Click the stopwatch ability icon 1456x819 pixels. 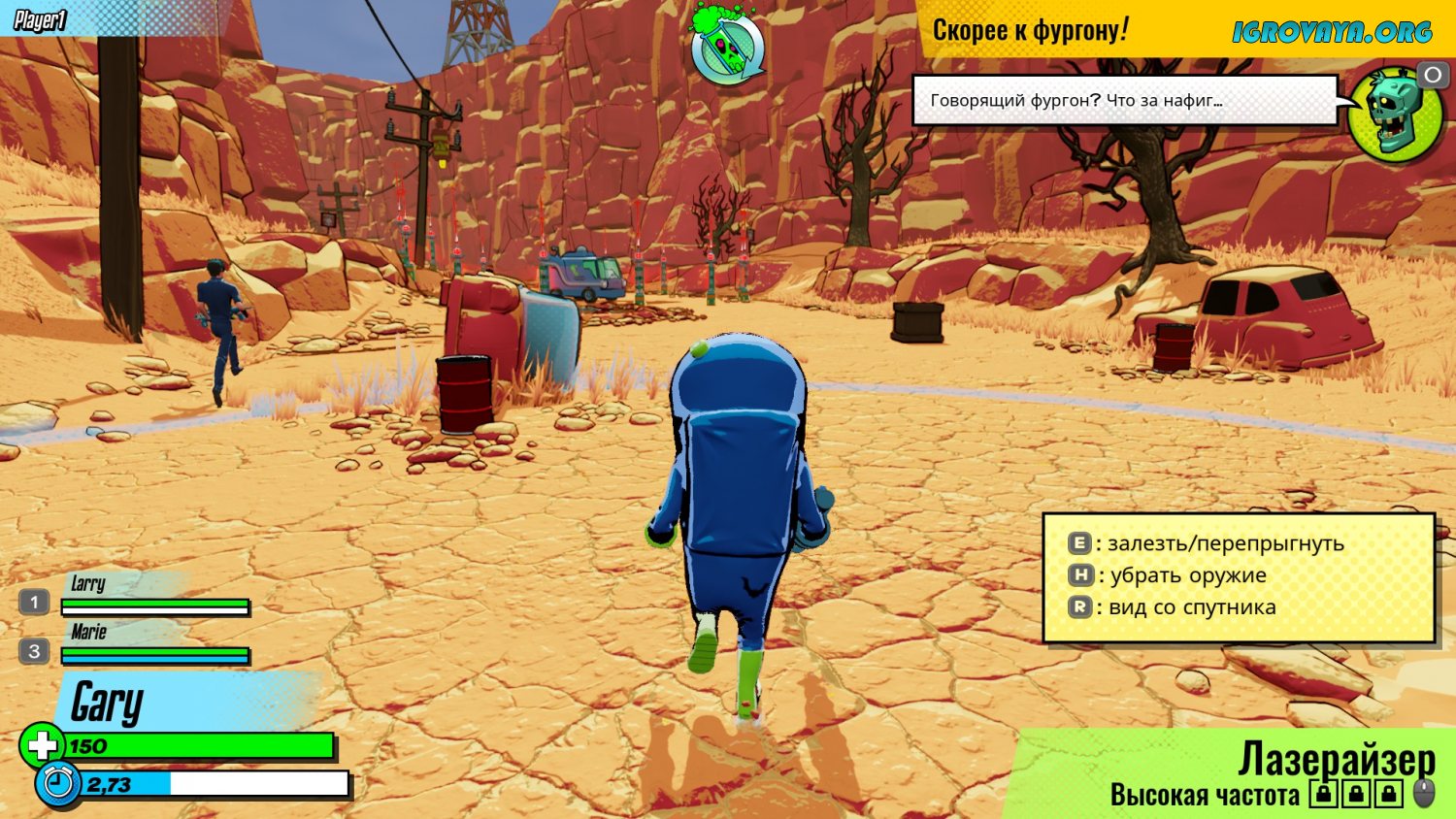tap(57, 783)
